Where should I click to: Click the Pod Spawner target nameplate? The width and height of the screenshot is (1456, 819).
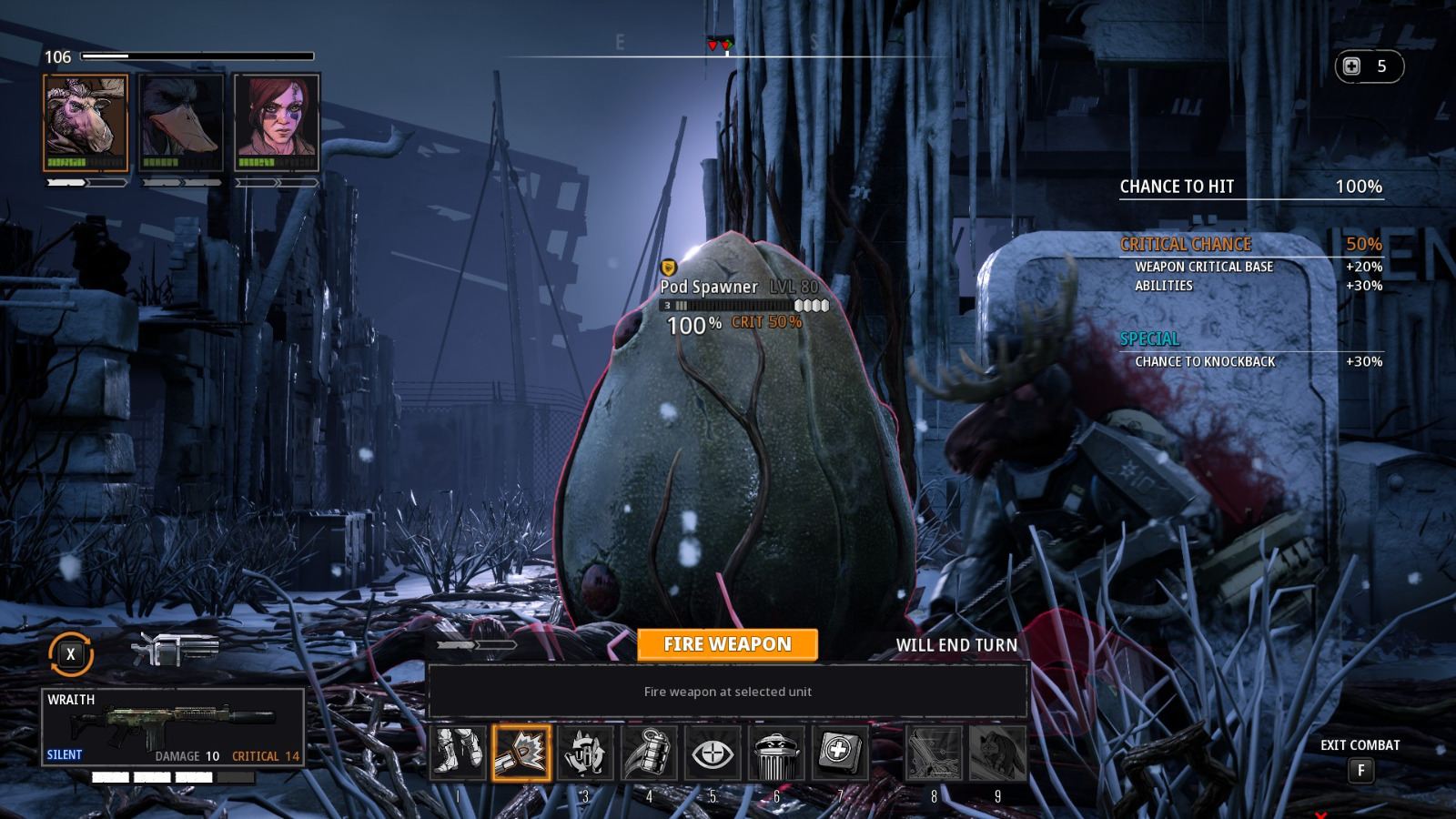[708, 287]
